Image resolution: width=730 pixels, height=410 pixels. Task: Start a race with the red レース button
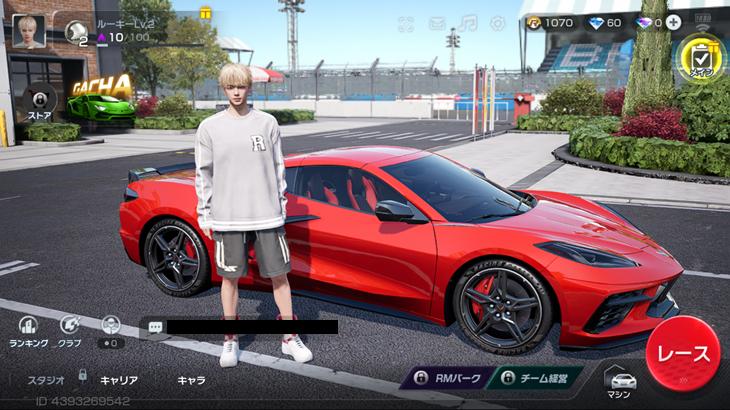click(x=683, y=355)
